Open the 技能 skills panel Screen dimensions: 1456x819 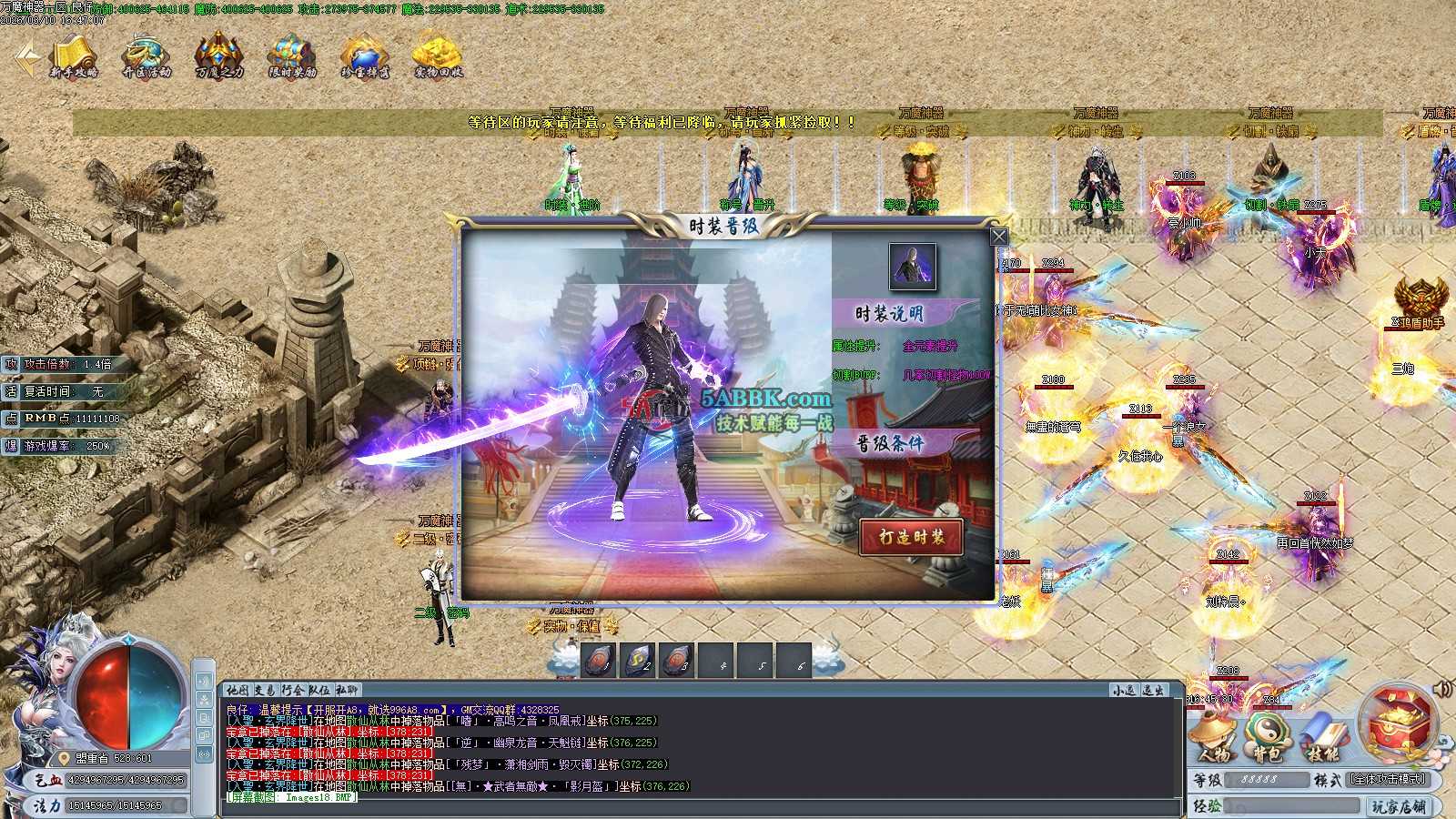coord(1322,737)
